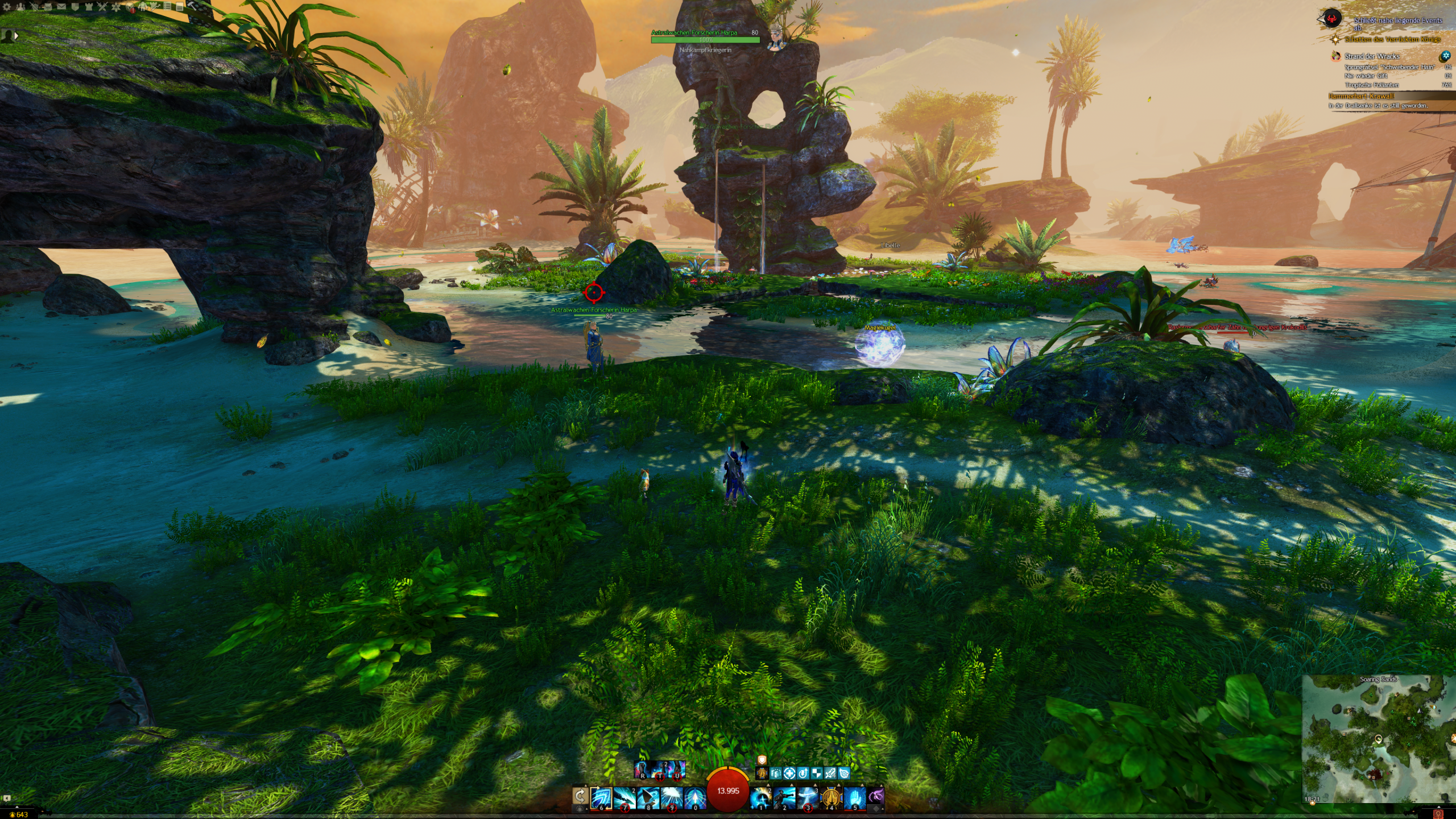The width and height of the screenshot is (1456, 819).
Task: Open the contacts and friends panel
Action: click(x=20, y=7)
